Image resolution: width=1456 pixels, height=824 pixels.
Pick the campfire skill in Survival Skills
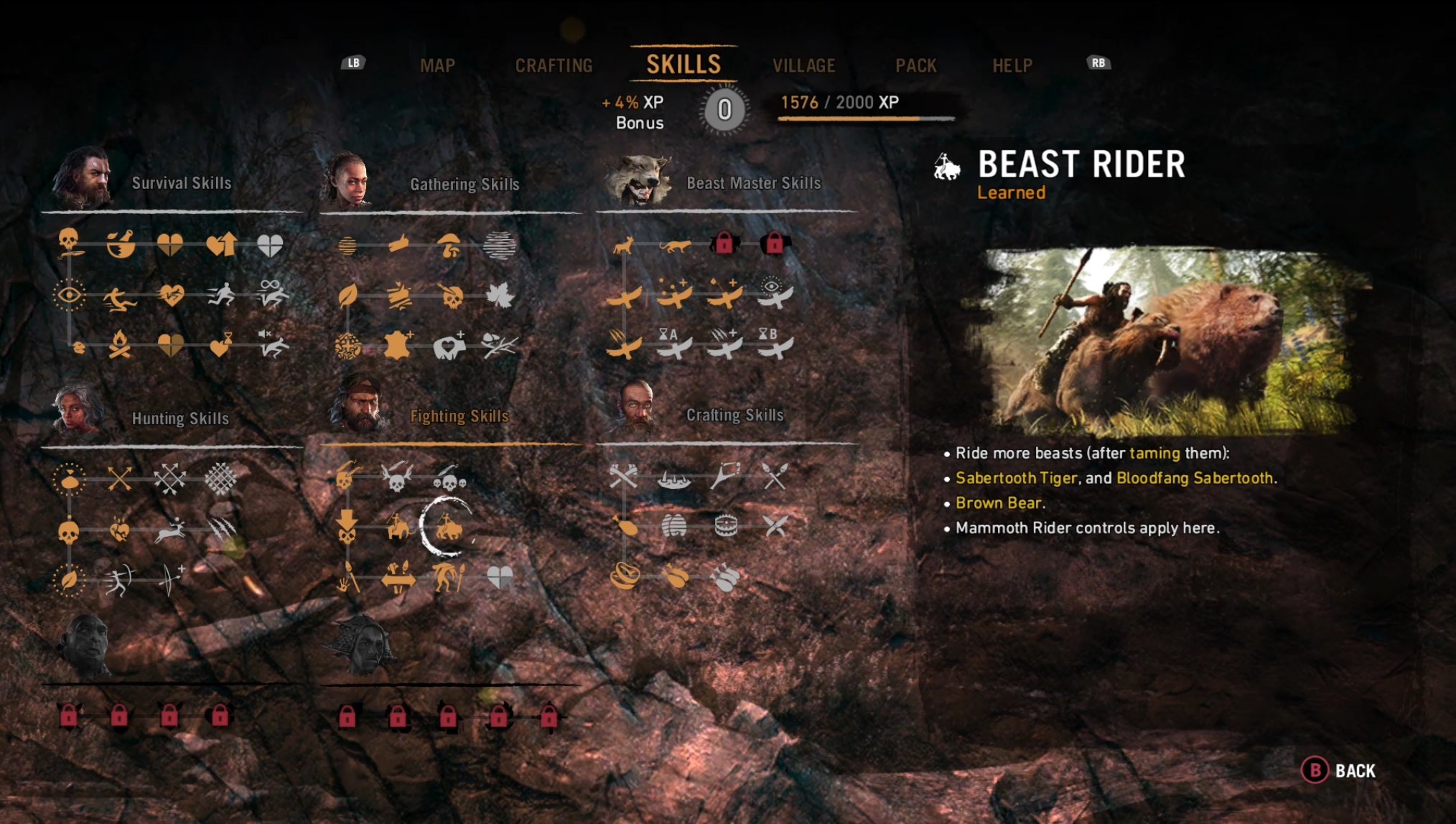coord(119,345)
